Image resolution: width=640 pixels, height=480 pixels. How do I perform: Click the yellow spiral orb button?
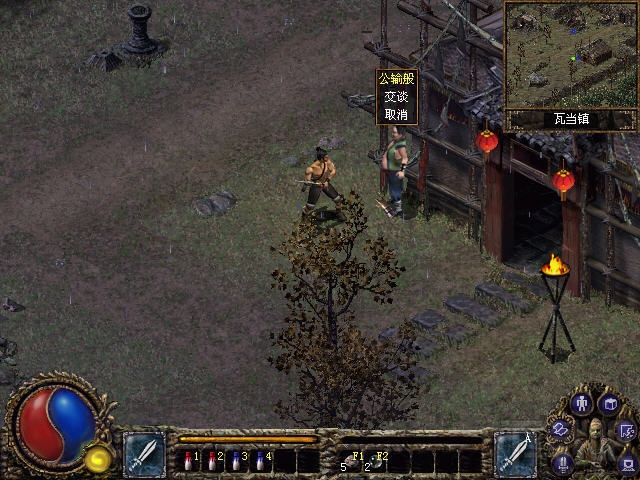point(98,459)
